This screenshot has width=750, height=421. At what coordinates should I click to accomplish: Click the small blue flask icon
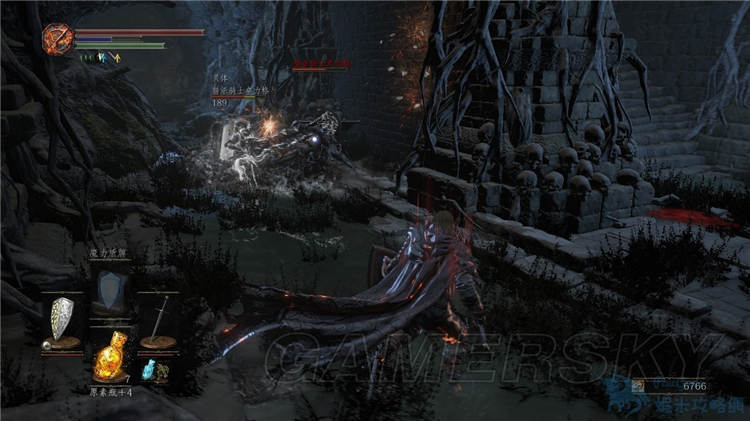(150, 371)
